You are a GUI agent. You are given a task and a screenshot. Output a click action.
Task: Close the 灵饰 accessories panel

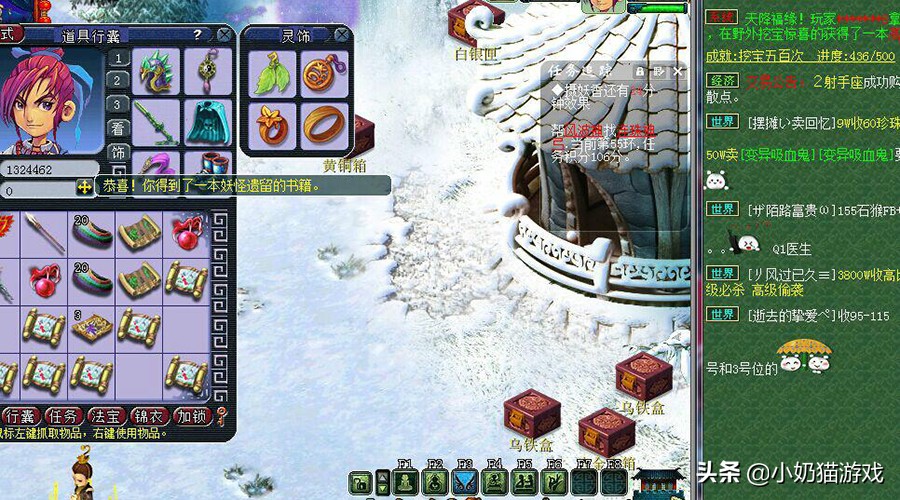tap(342, 35)
